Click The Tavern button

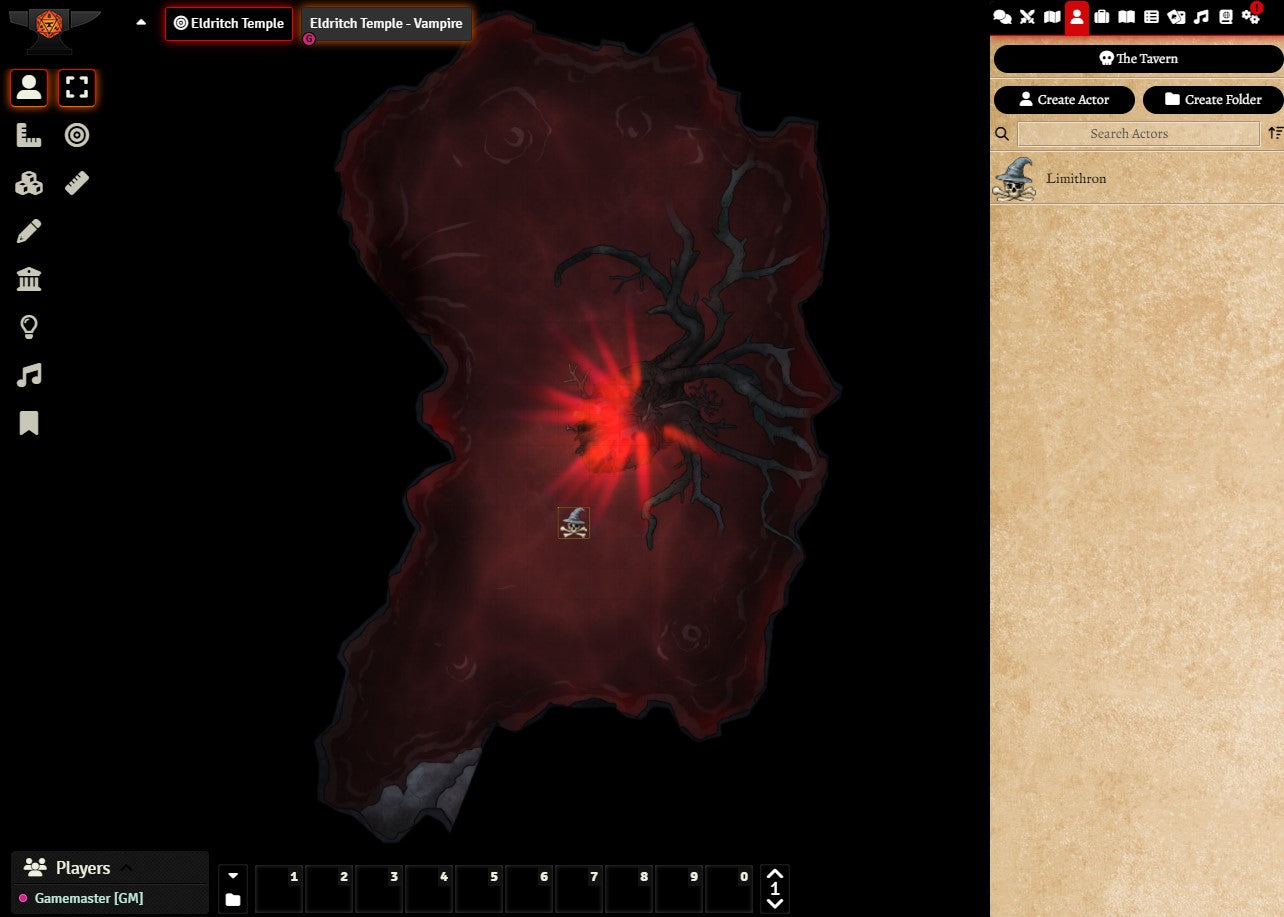tap(1137, 59)
